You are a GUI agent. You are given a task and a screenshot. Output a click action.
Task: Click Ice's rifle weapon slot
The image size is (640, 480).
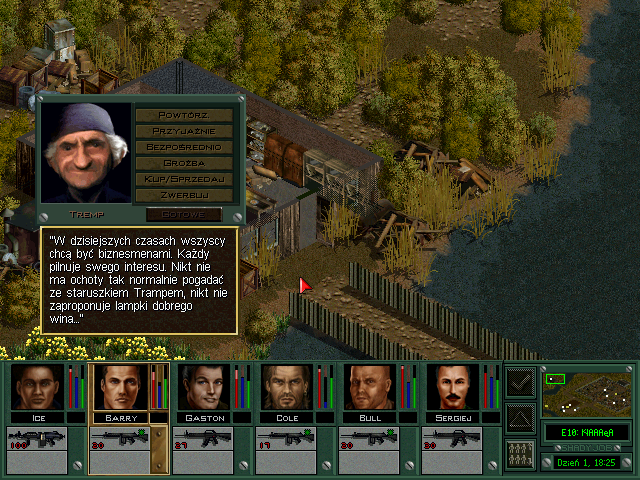(36, 440)
